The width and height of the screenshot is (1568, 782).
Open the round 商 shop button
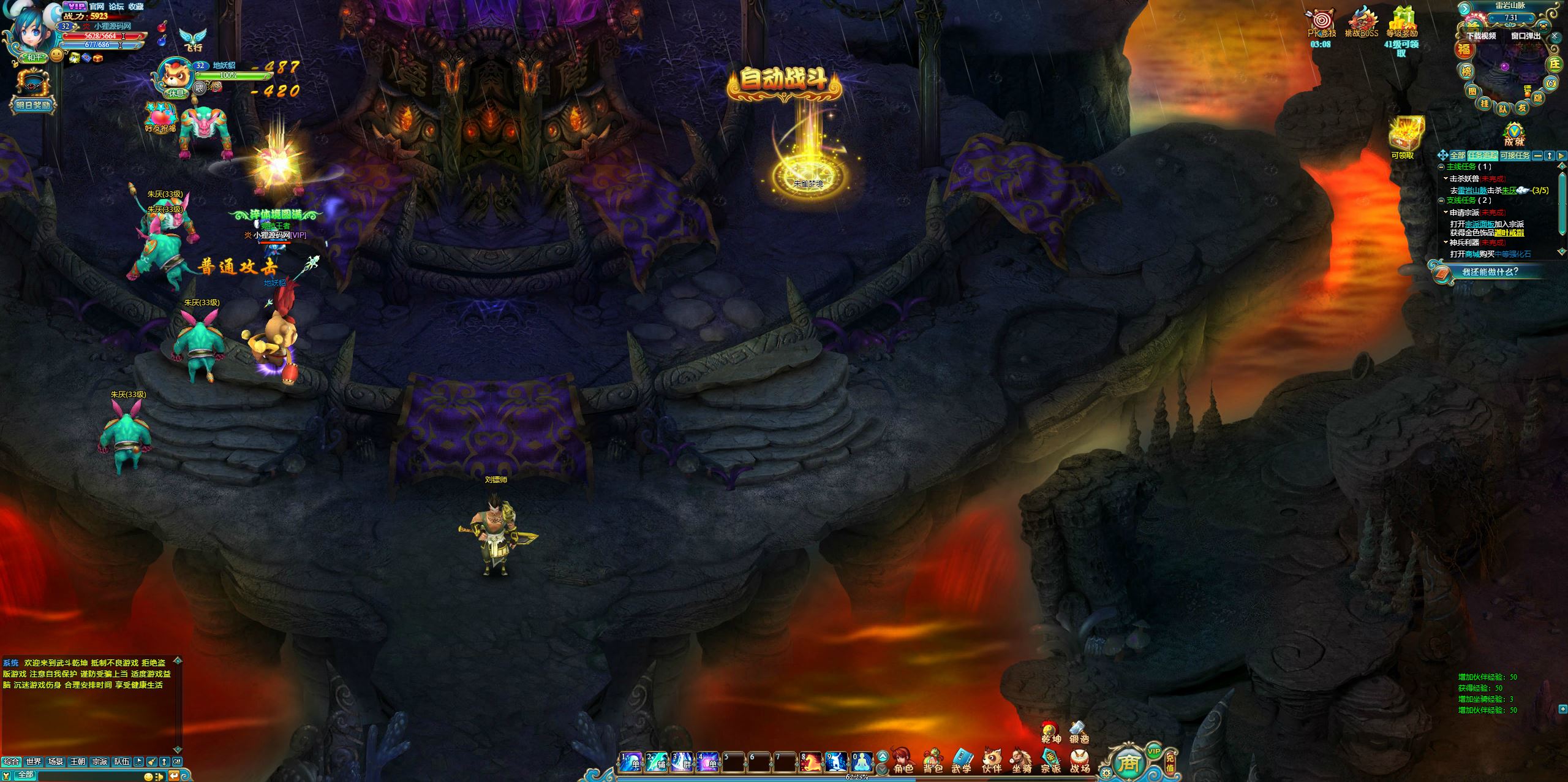pos(1128,763)
